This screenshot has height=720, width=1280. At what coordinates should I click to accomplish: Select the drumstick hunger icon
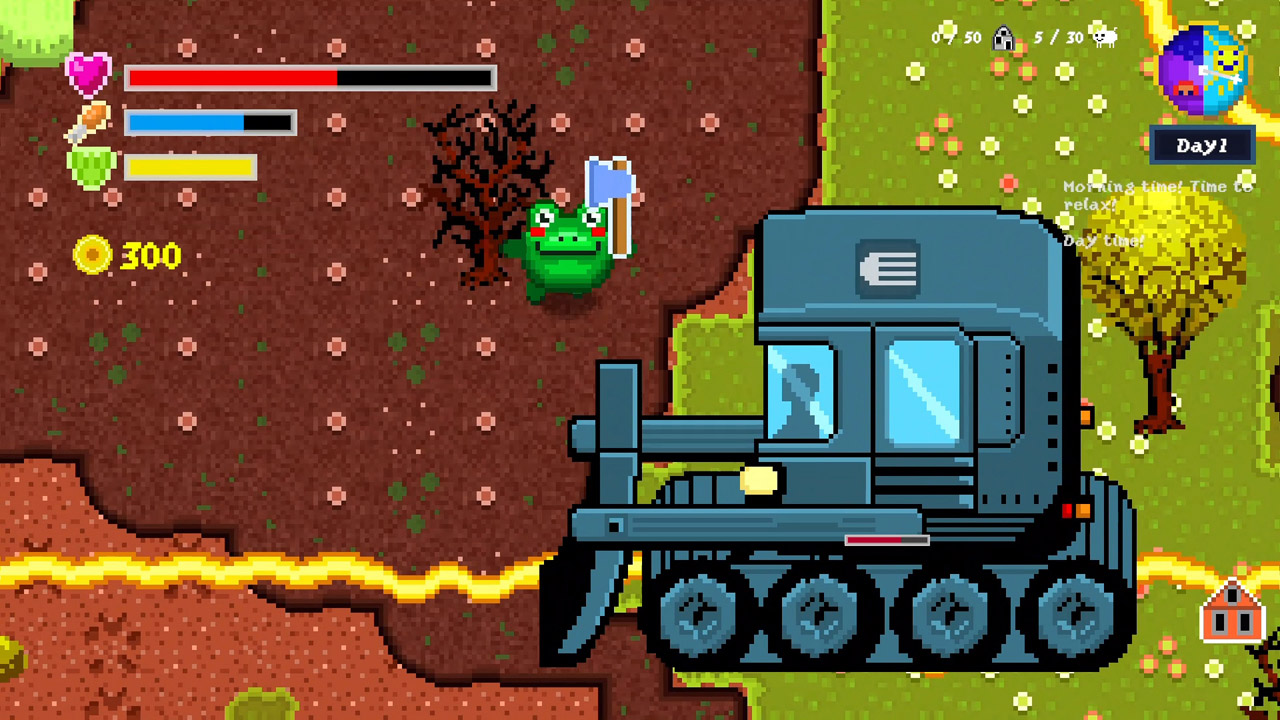[x=91, y=120]
